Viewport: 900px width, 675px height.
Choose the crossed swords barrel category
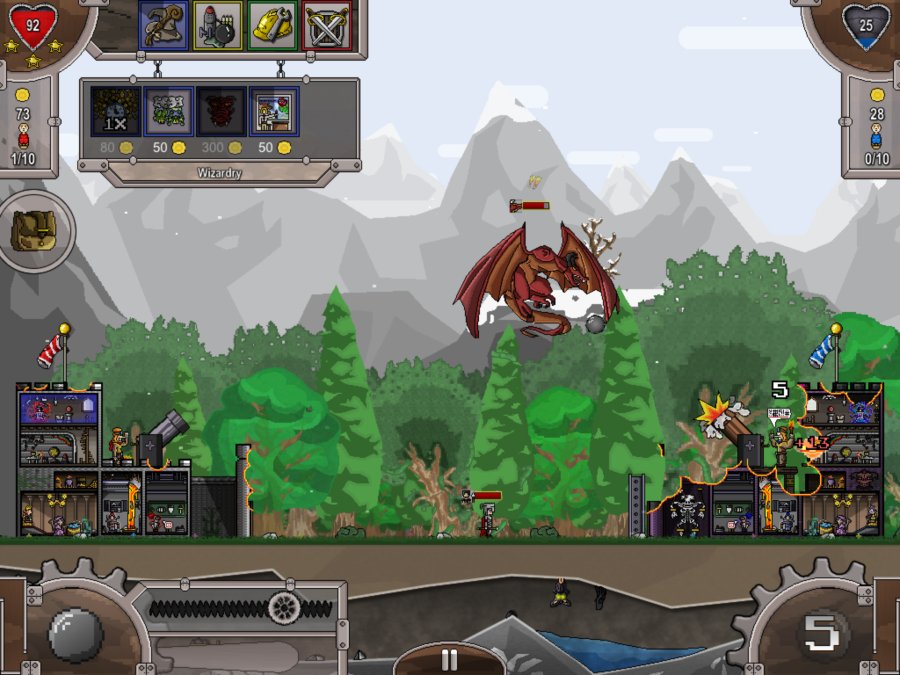click(x=326, y=26)
